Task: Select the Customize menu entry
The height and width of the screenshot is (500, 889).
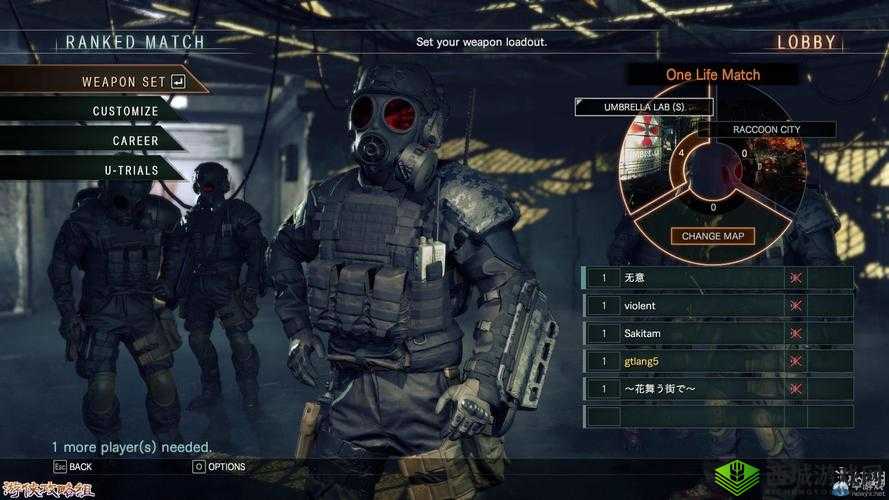Action: point(125,111)
